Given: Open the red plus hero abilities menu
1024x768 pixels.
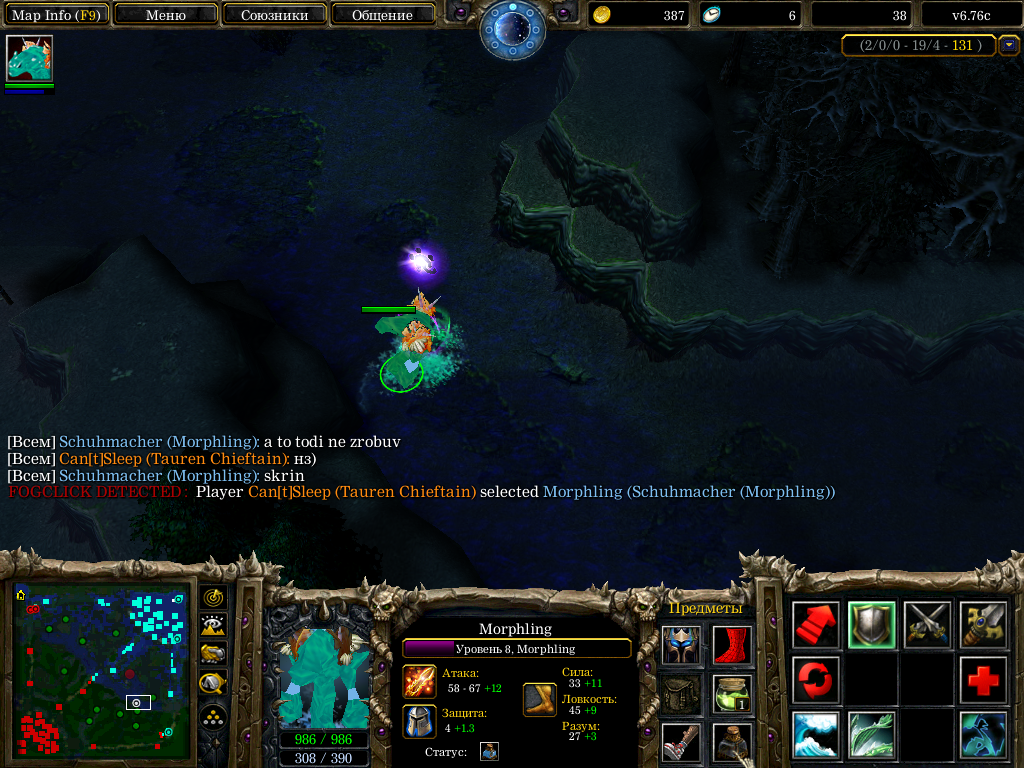Looking at the screenshot, I should click(x=984, y=681).
